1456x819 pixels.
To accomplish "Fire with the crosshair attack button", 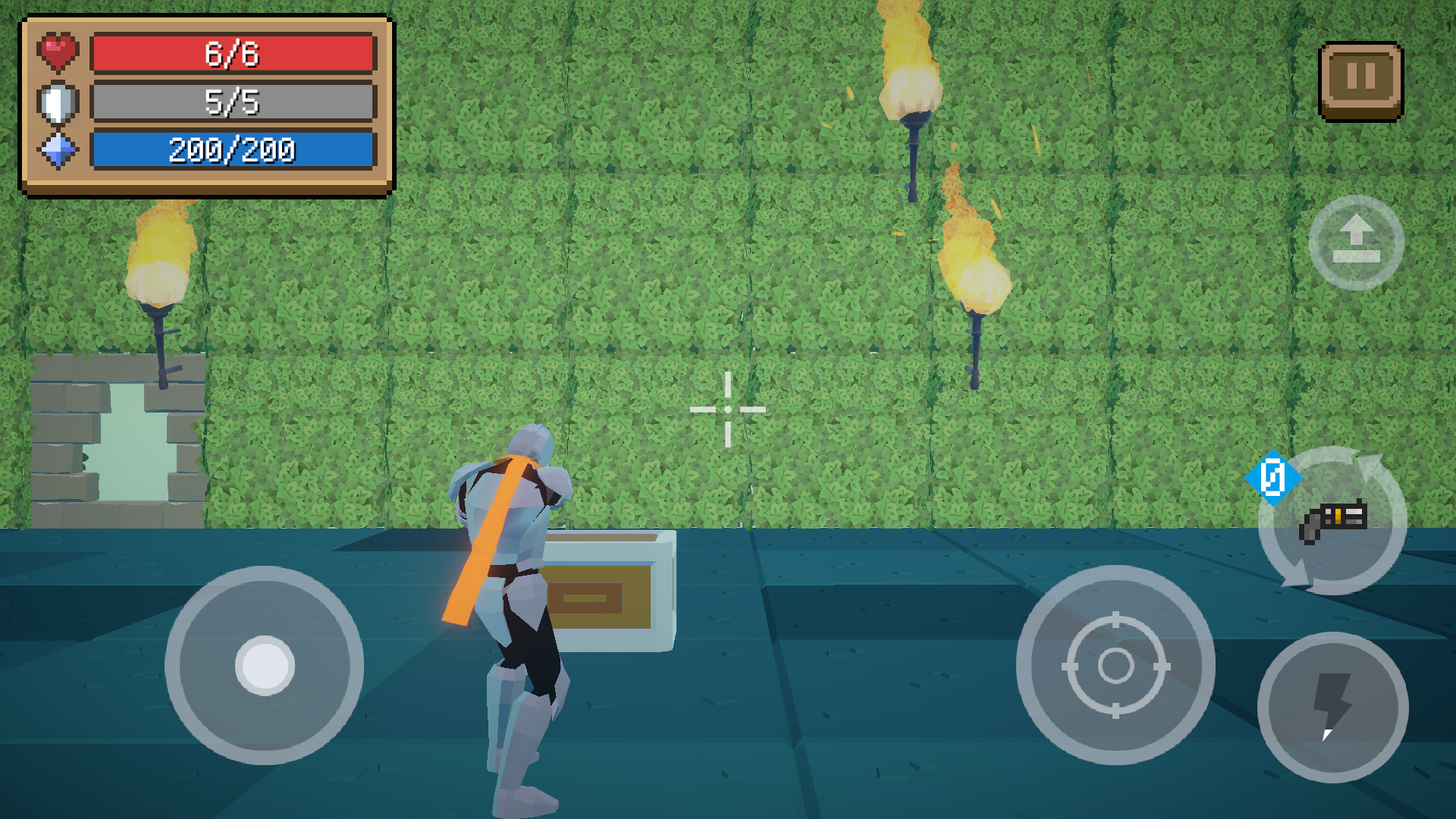I will (x=1116, y=665).
